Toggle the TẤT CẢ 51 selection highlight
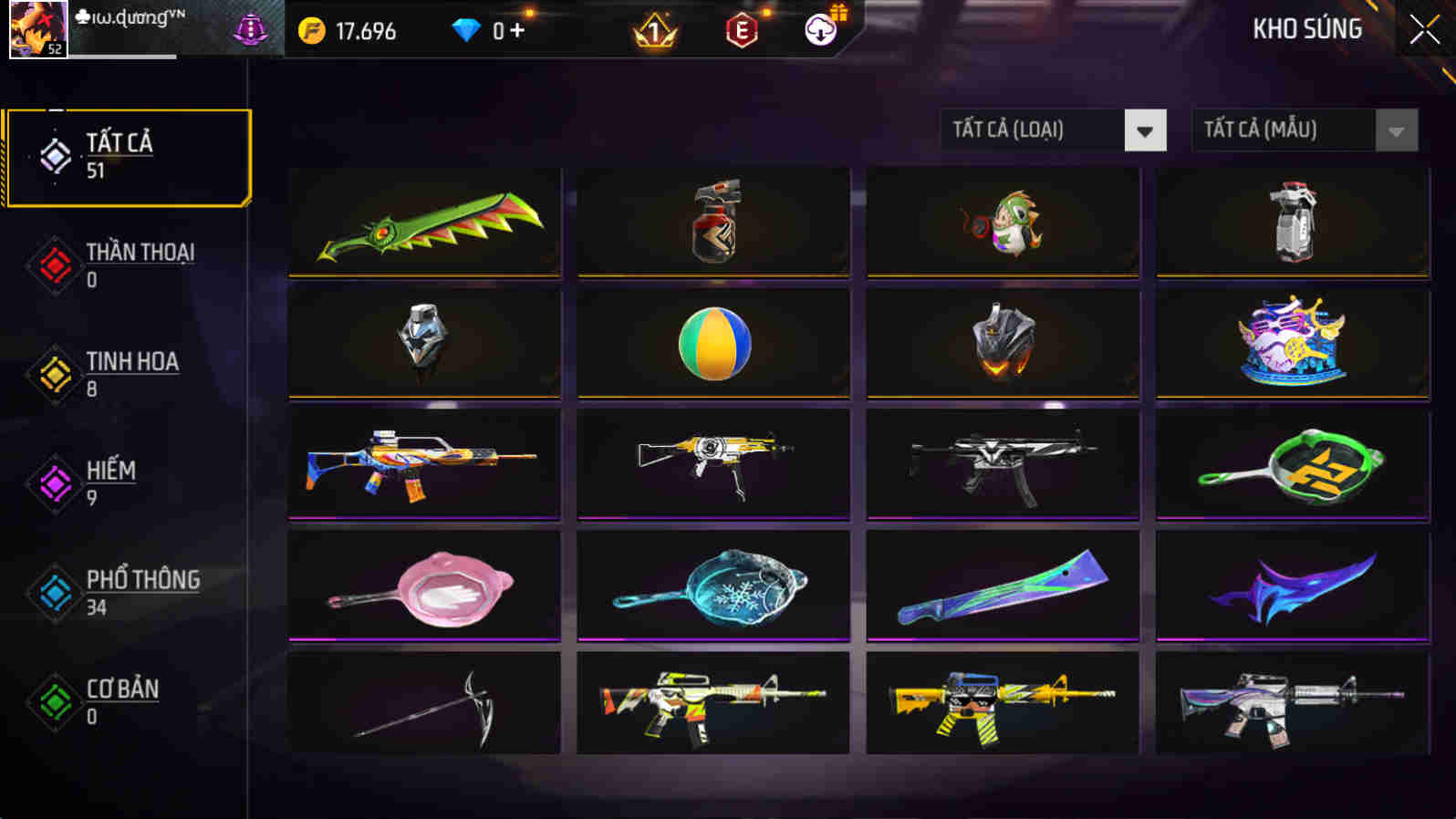1456x819 pixels. click(x=128, y=155)
